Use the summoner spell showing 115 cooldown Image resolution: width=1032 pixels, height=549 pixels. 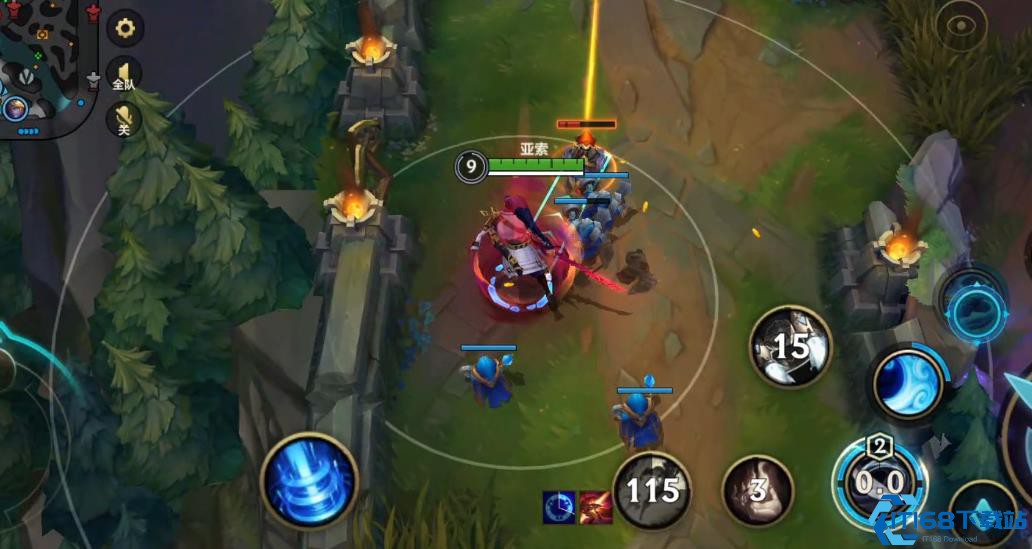tap(652, 490)
